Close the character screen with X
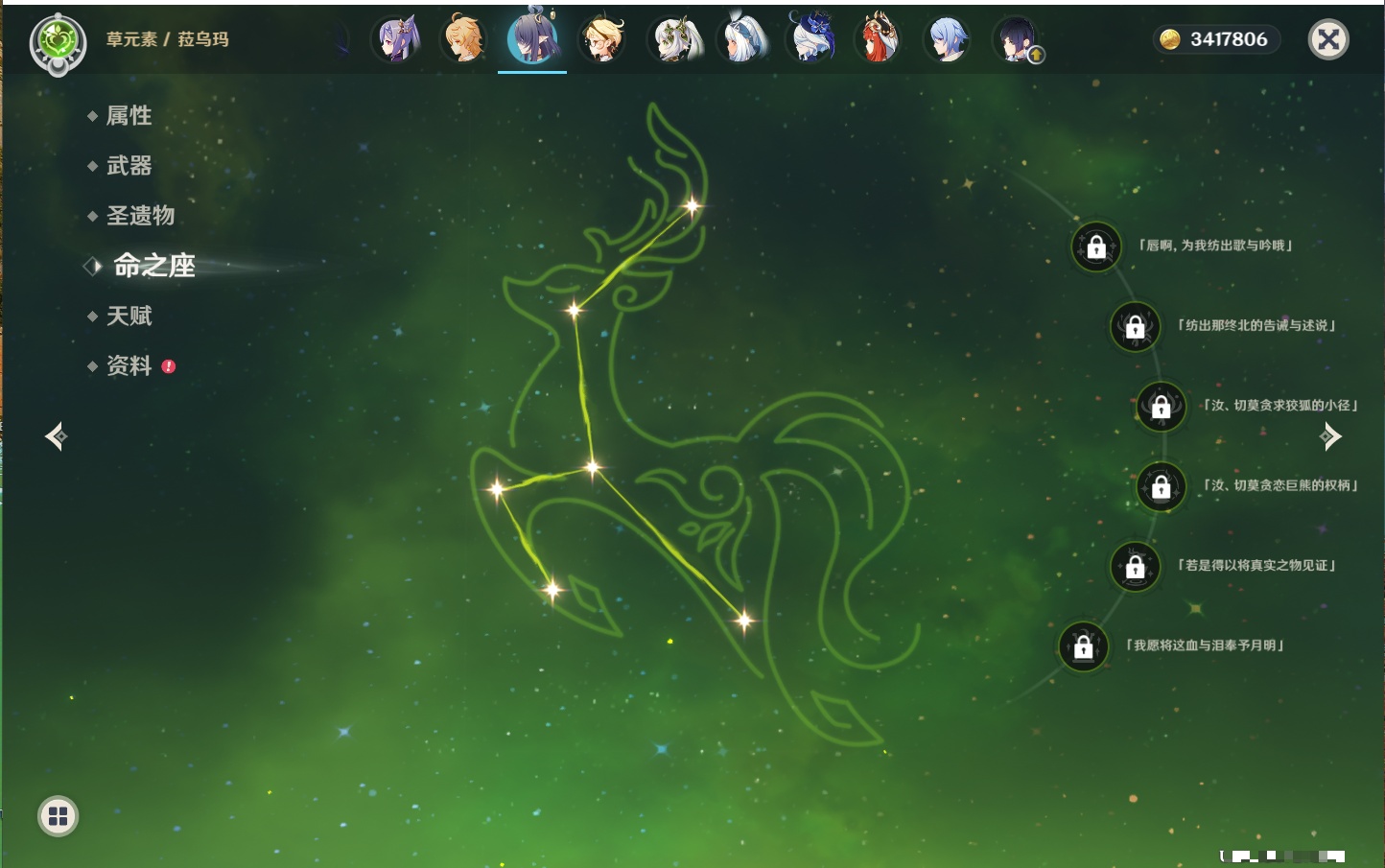This screenshot has height=868, width=1385. [1328, 39]
